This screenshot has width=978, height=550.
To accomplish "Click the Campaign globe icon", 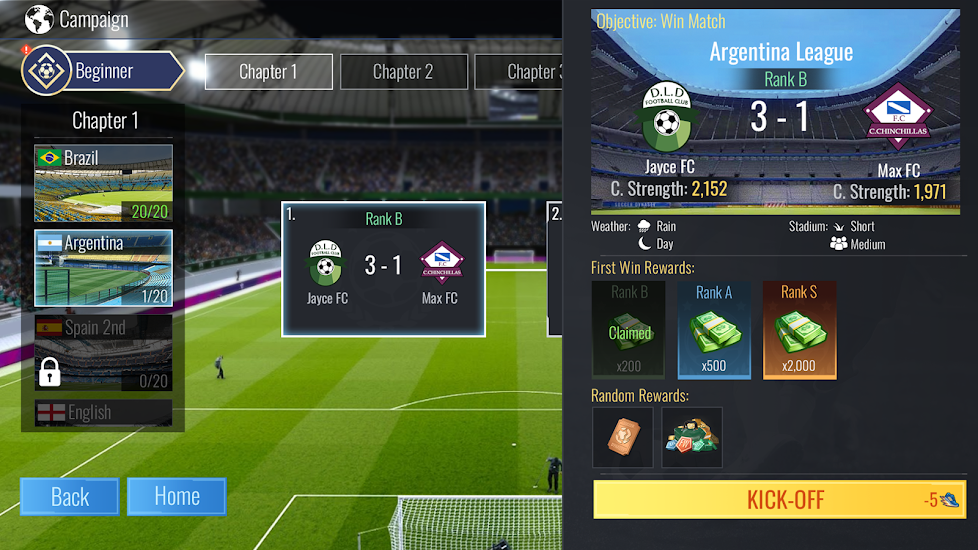I will (39, 19).
